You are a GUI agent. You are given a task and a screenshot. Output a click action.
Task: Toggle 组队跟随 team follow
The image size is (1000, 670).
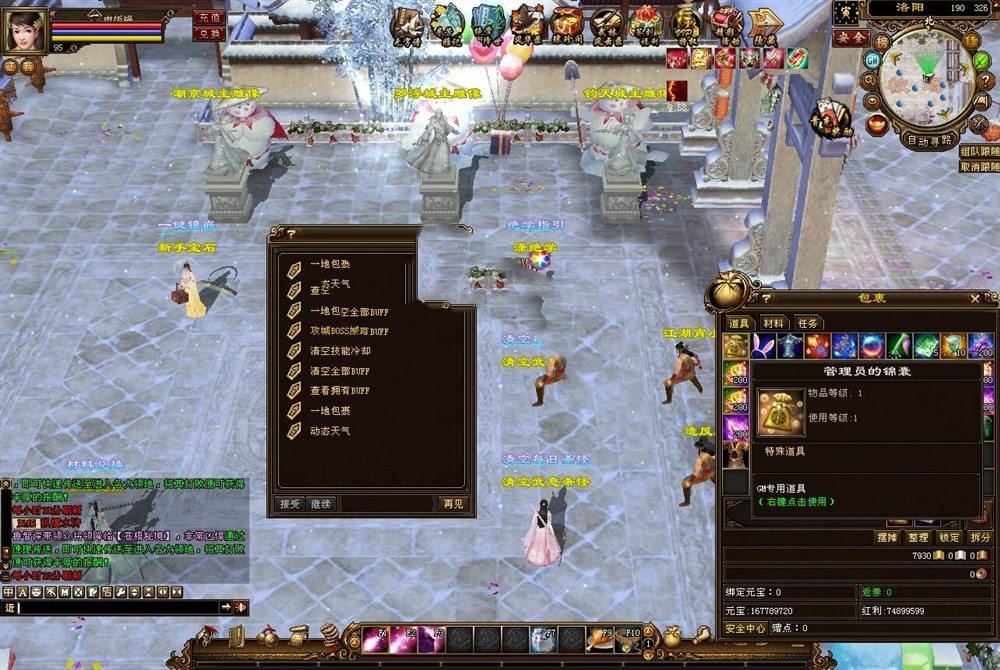(x=979, y=151)
